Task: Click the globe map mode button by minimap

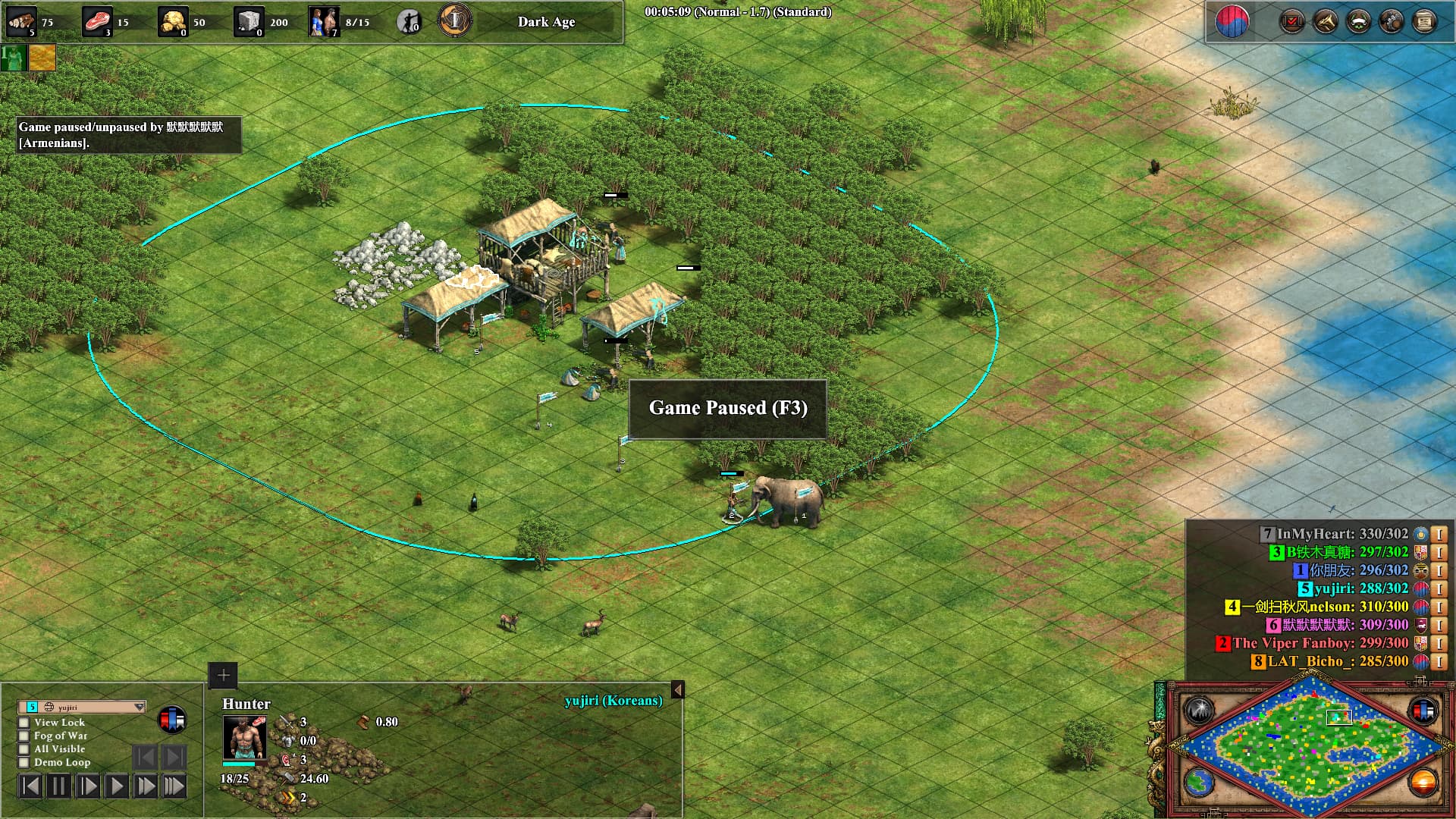Action: coord(1200,782)
